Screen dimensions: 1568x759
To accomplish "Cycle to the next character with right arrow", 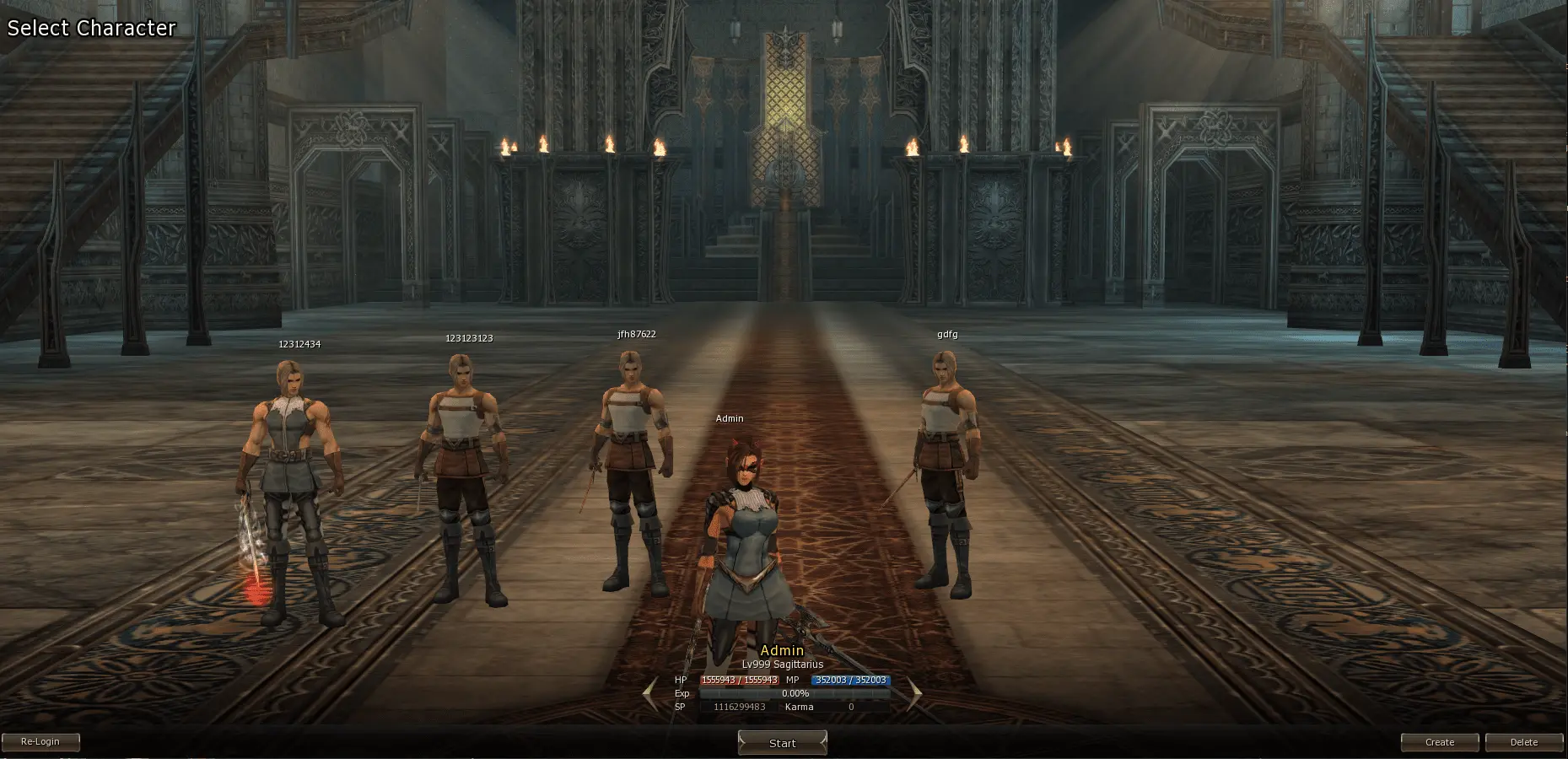I will (914, 694).
